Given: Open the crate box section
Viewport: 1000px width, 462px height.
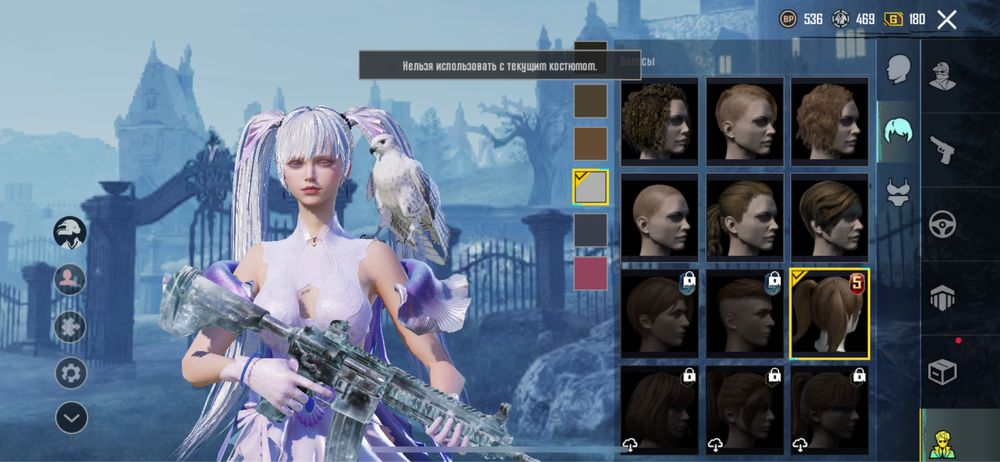Looking at the screenshot, I should pyautogui.click(x=942, y=372).
